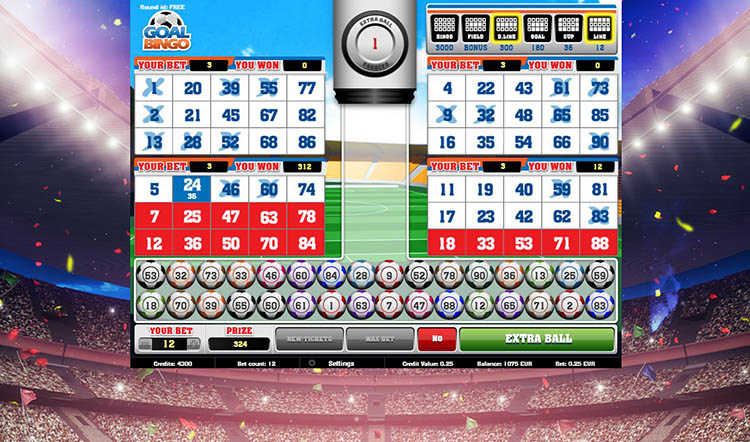The width and height of the screenshot is (750, 442).
Task: Click the Extra Ball dispenser showing ball 1
Action: point(374,45)
